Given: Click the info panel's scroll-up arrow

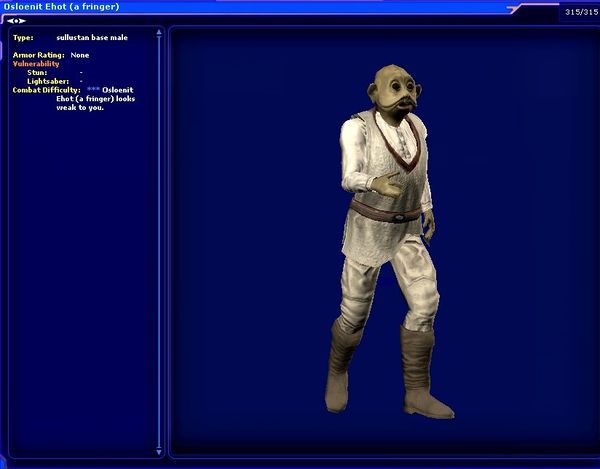Looking at the screenshot, I should (157, 32).
